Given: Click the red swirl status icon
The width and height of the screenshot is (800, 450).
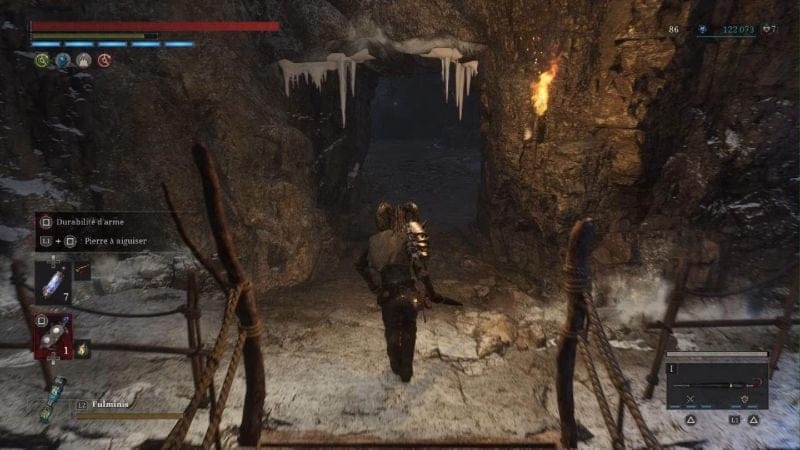Looking at the screenshot, I should (104, 61).
